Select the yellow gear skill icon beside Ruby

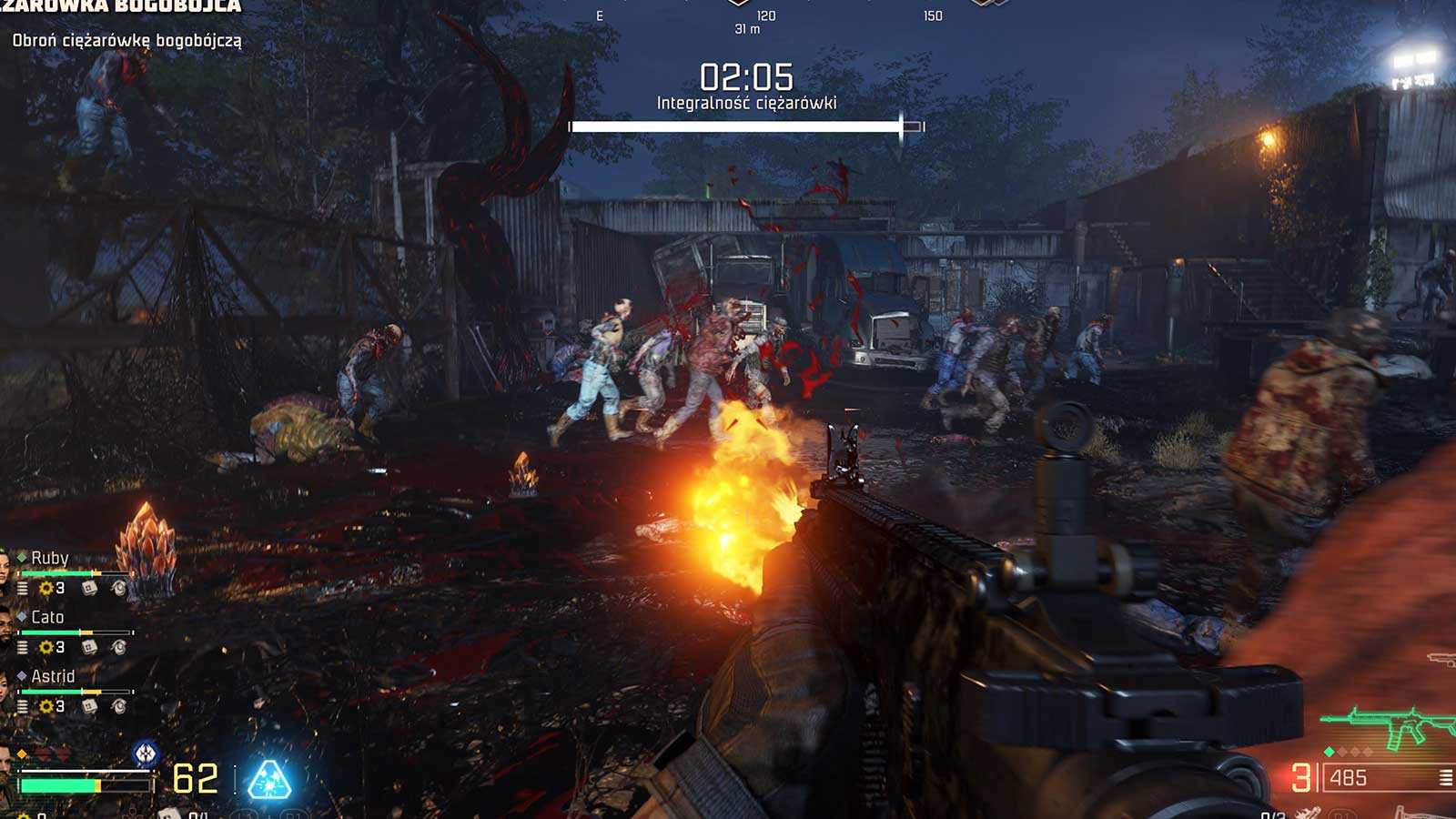tap(45, 589)
